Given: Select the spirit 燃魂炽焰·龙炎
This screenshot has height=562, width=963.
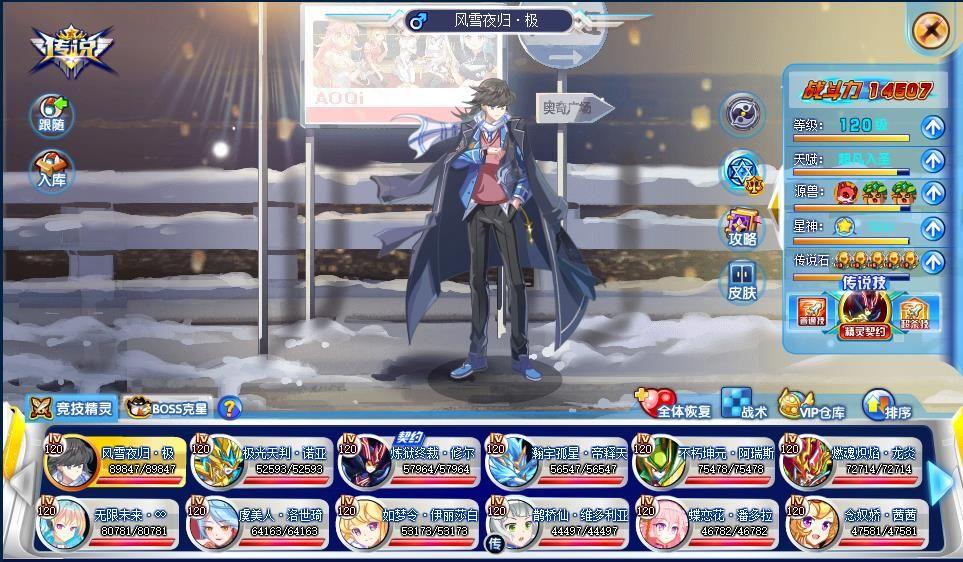Looking at the screenshot, I should coord(852,462).
